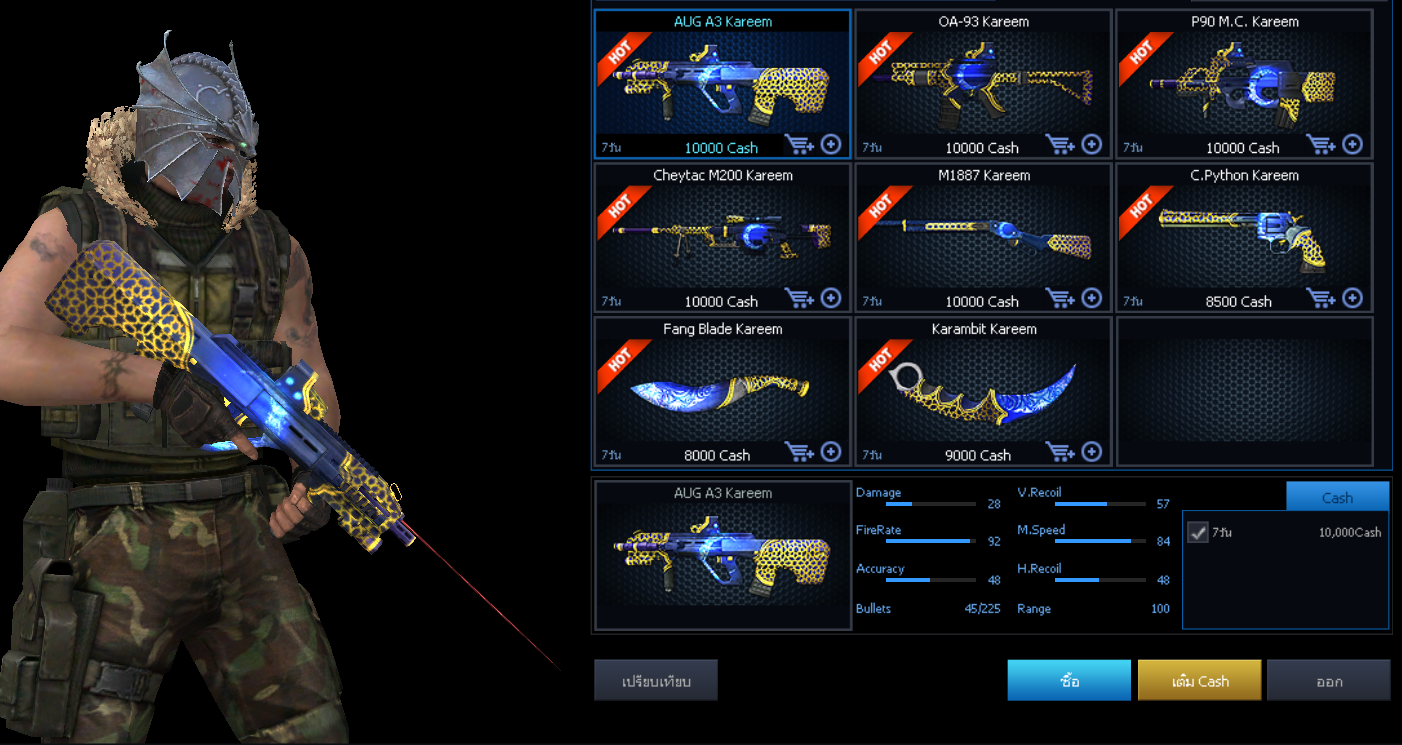Click the plus icon for Fang Blade Kareem

830,452
